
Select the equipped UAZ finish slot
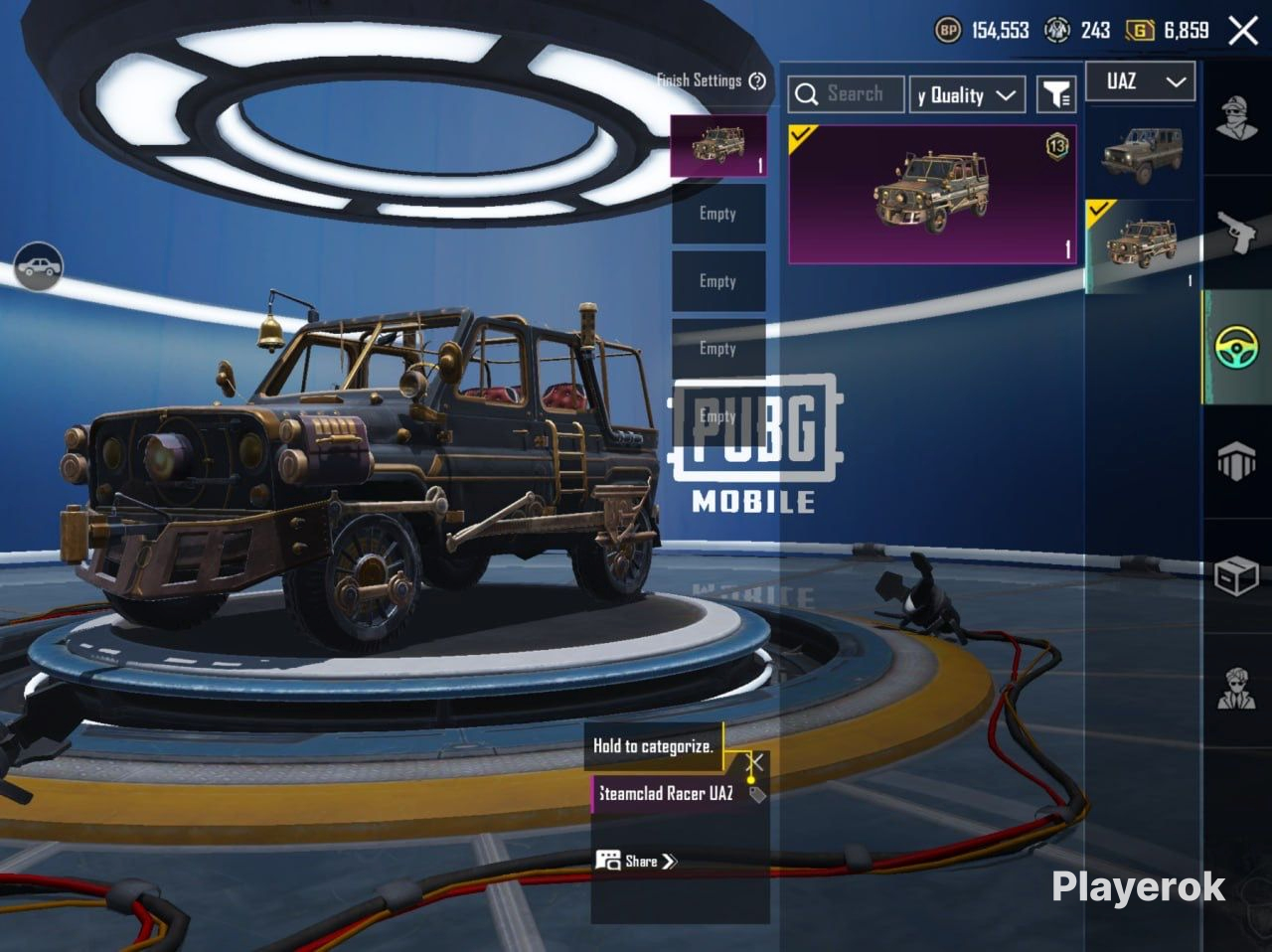point(717,146)
